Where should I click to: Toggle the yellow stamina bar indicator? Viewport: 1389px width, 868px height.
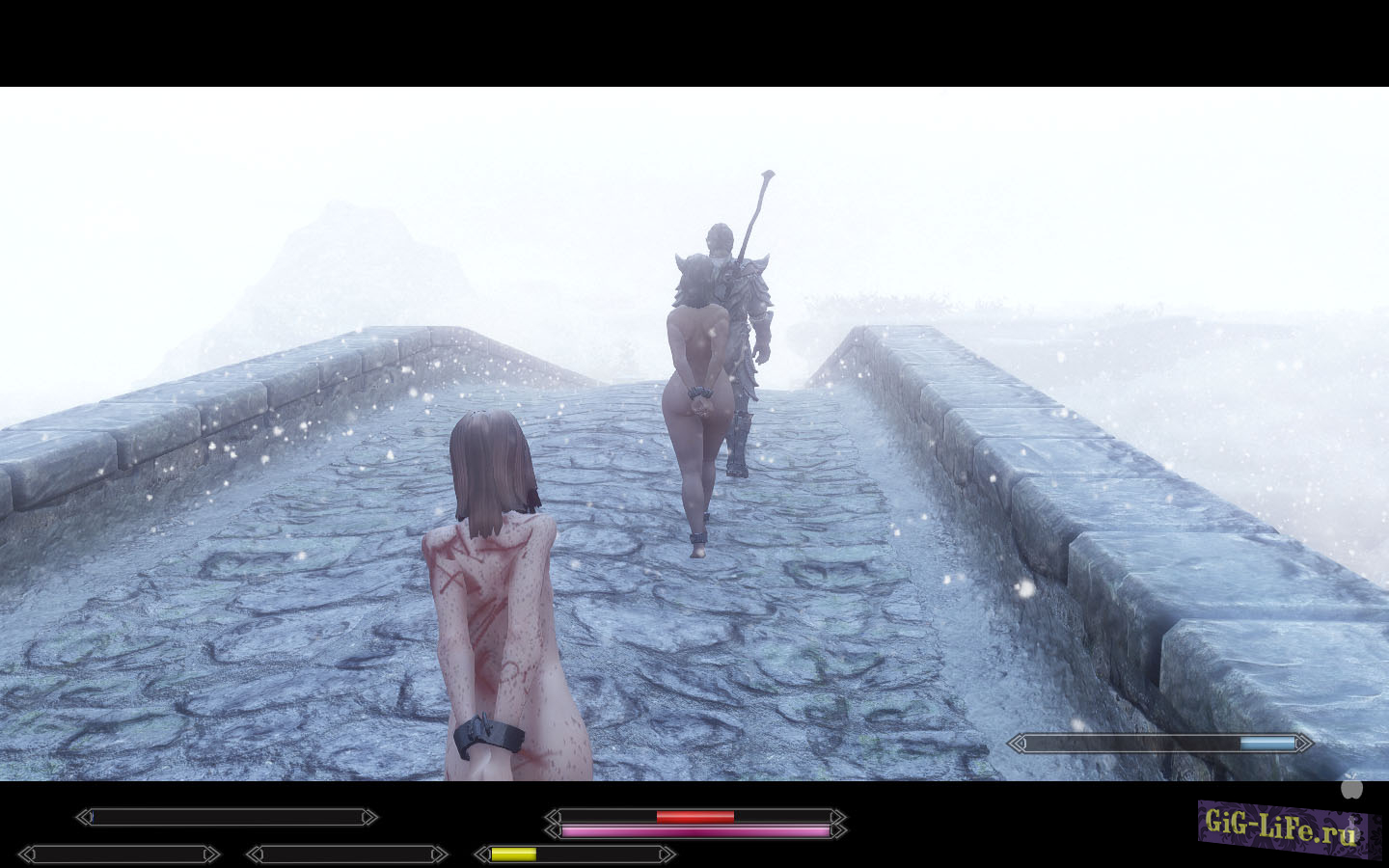coord(512,853)
